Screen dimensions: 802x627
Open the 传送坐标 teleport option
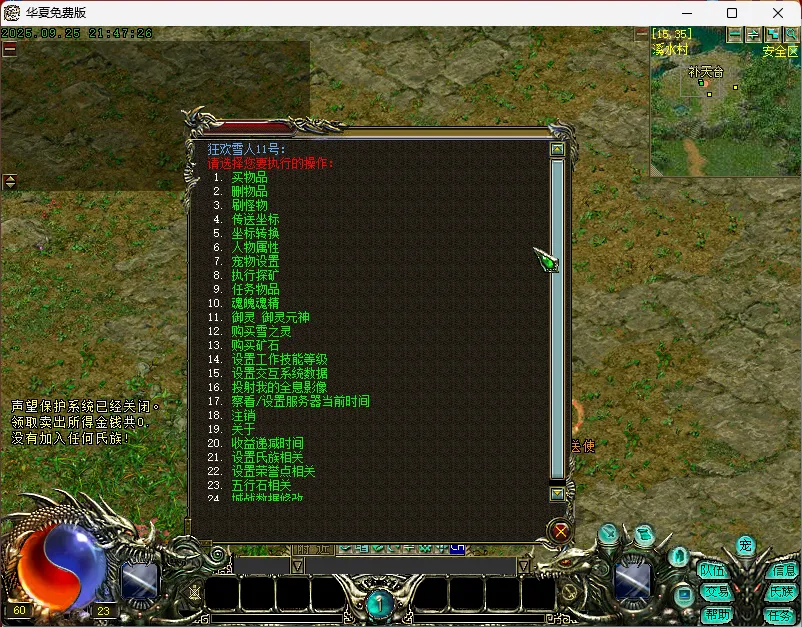click(x=255, y=219)
